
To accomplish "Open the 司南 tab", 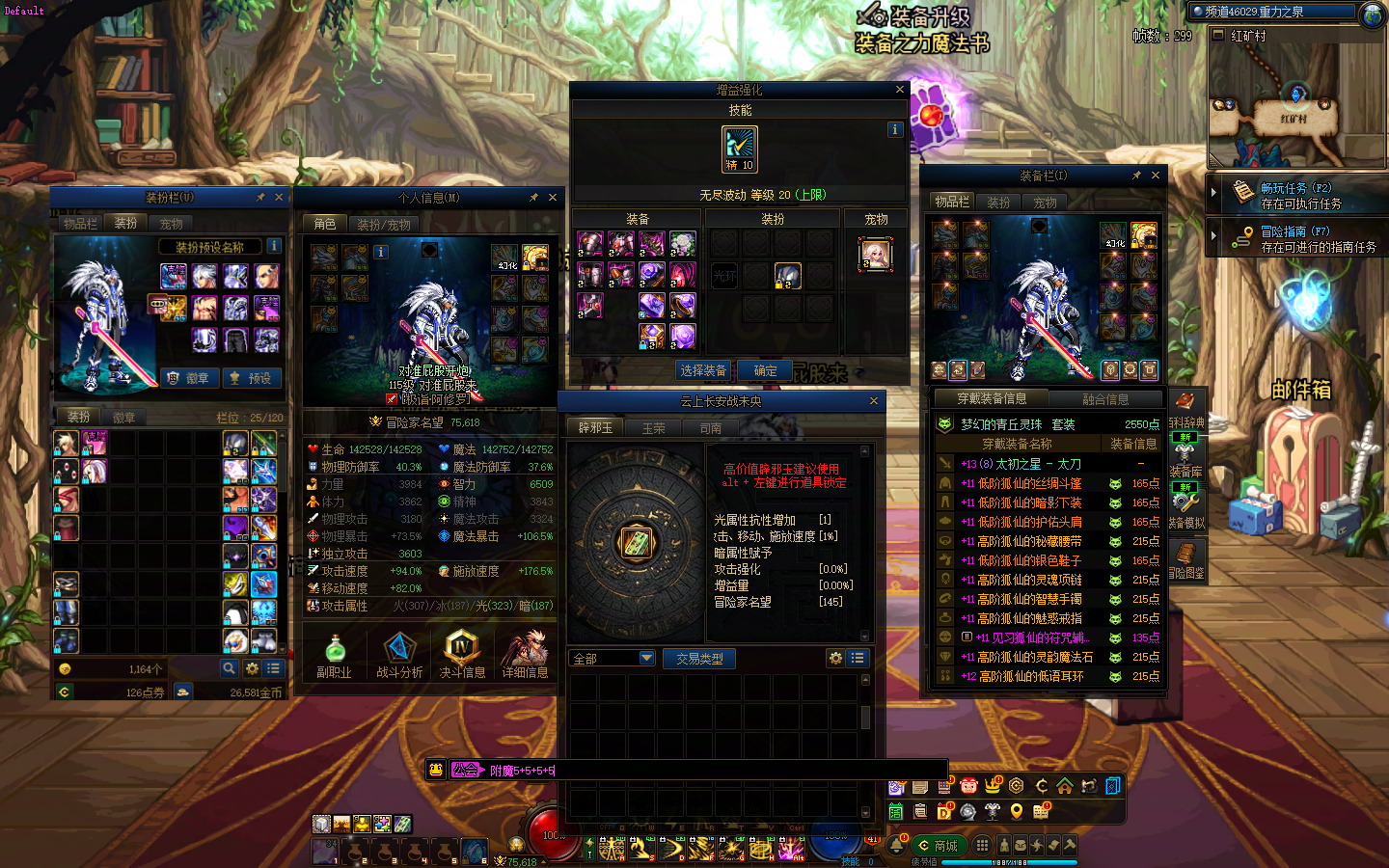I will (711, 428).
